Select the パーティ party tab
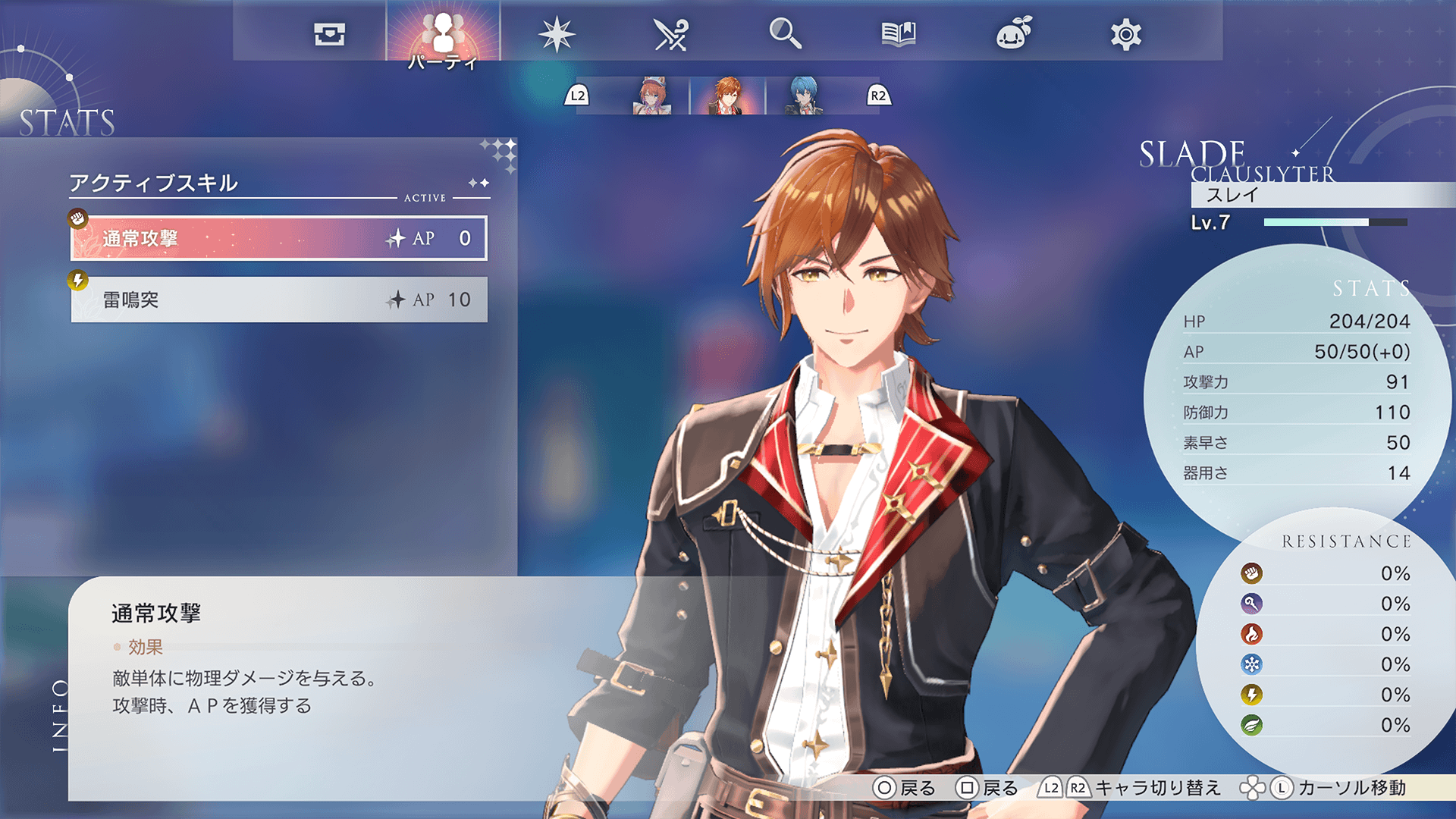1456x819 pixels. (443, 34)
